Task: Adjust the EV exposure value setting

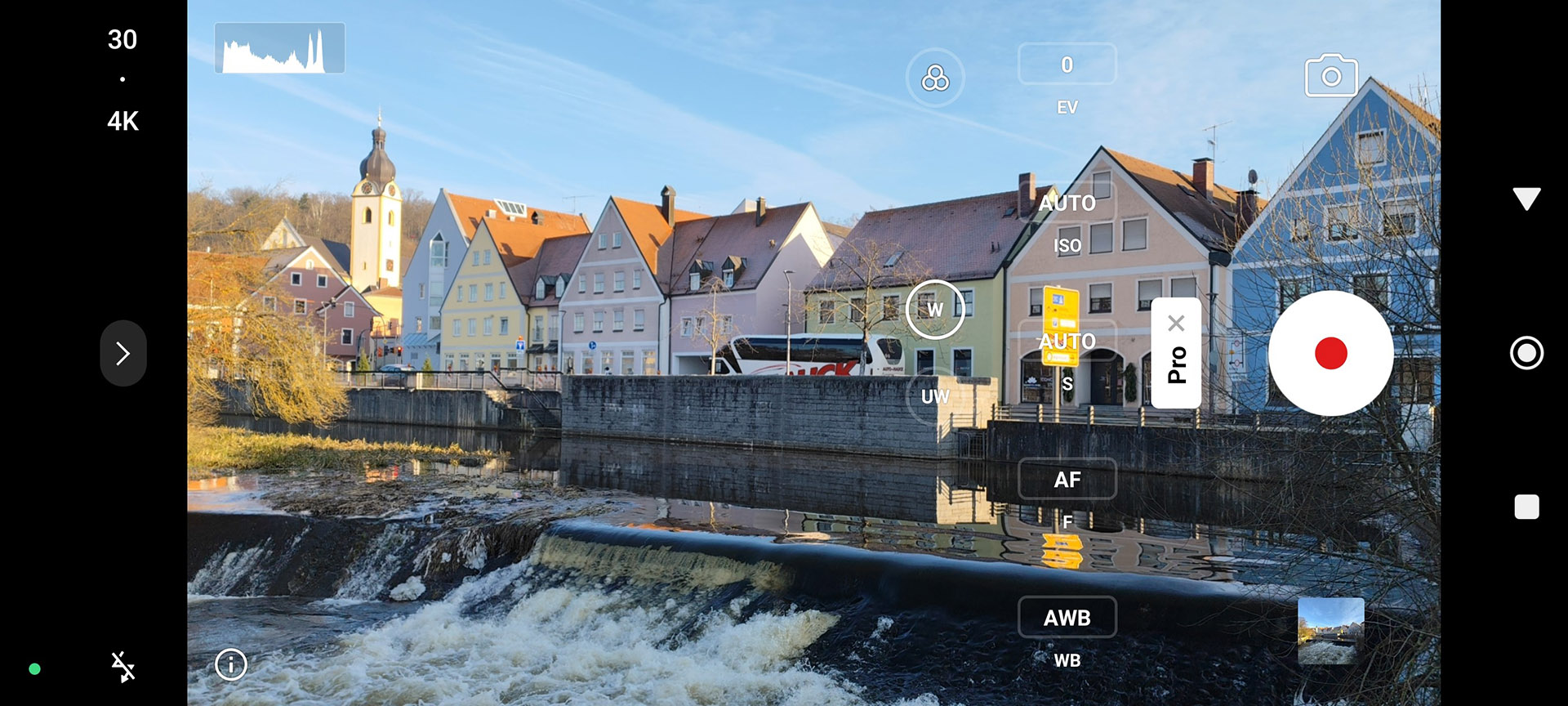Action: tap(1067, 65)
